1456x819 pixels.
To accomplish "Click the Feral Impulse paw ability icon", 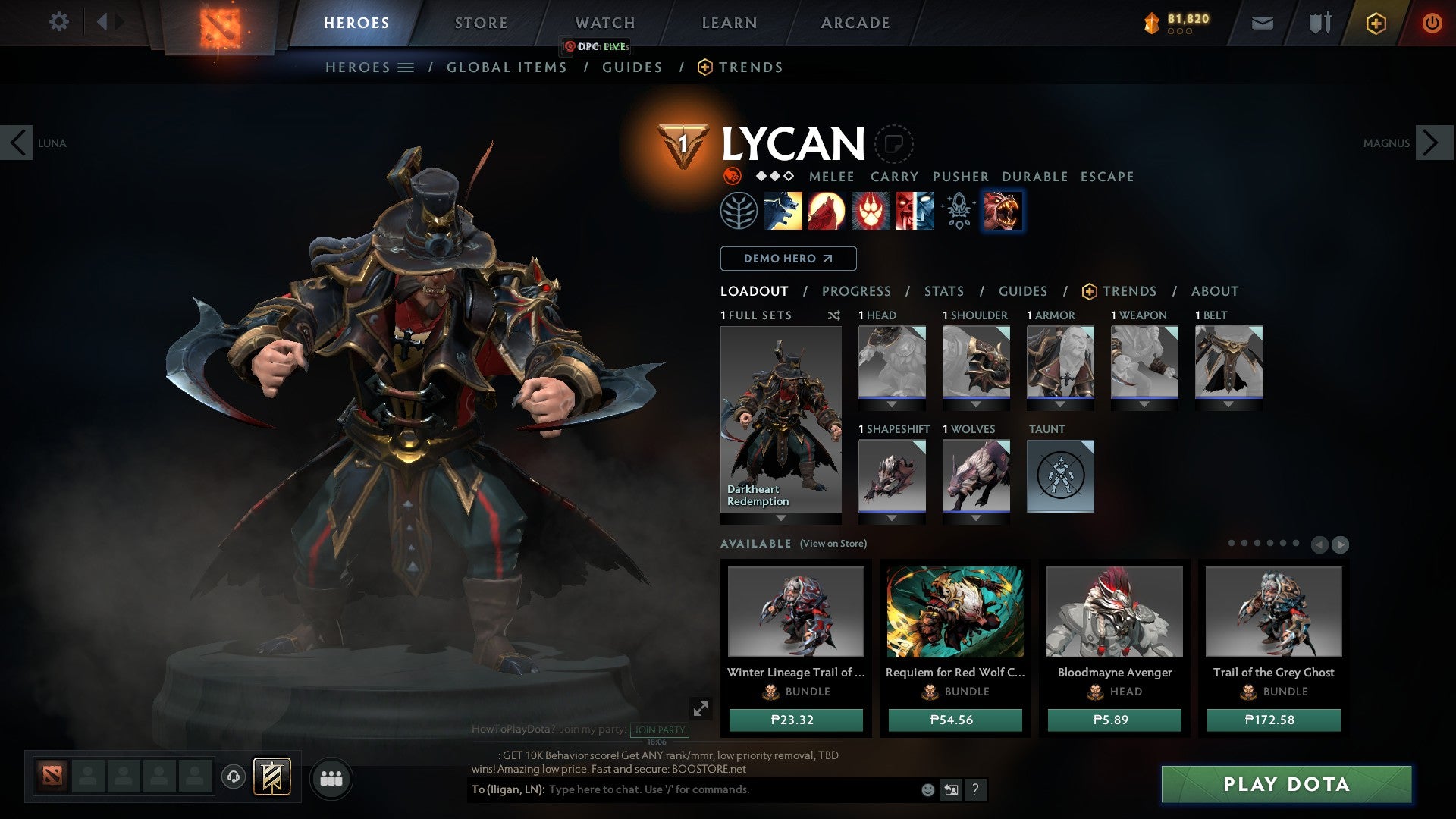I will point(872,210).
